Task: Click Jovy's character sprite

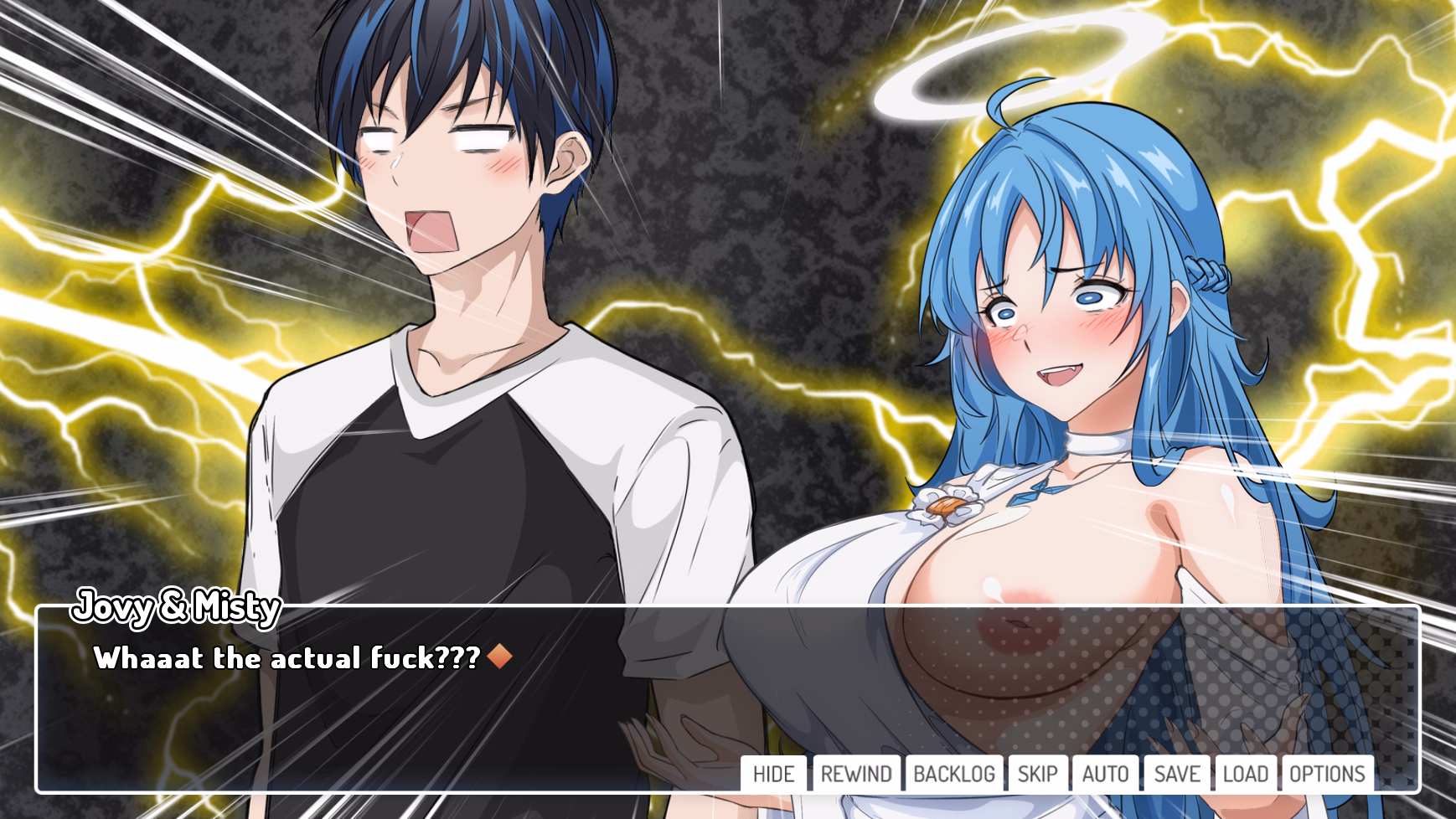Action: [461, 335]
